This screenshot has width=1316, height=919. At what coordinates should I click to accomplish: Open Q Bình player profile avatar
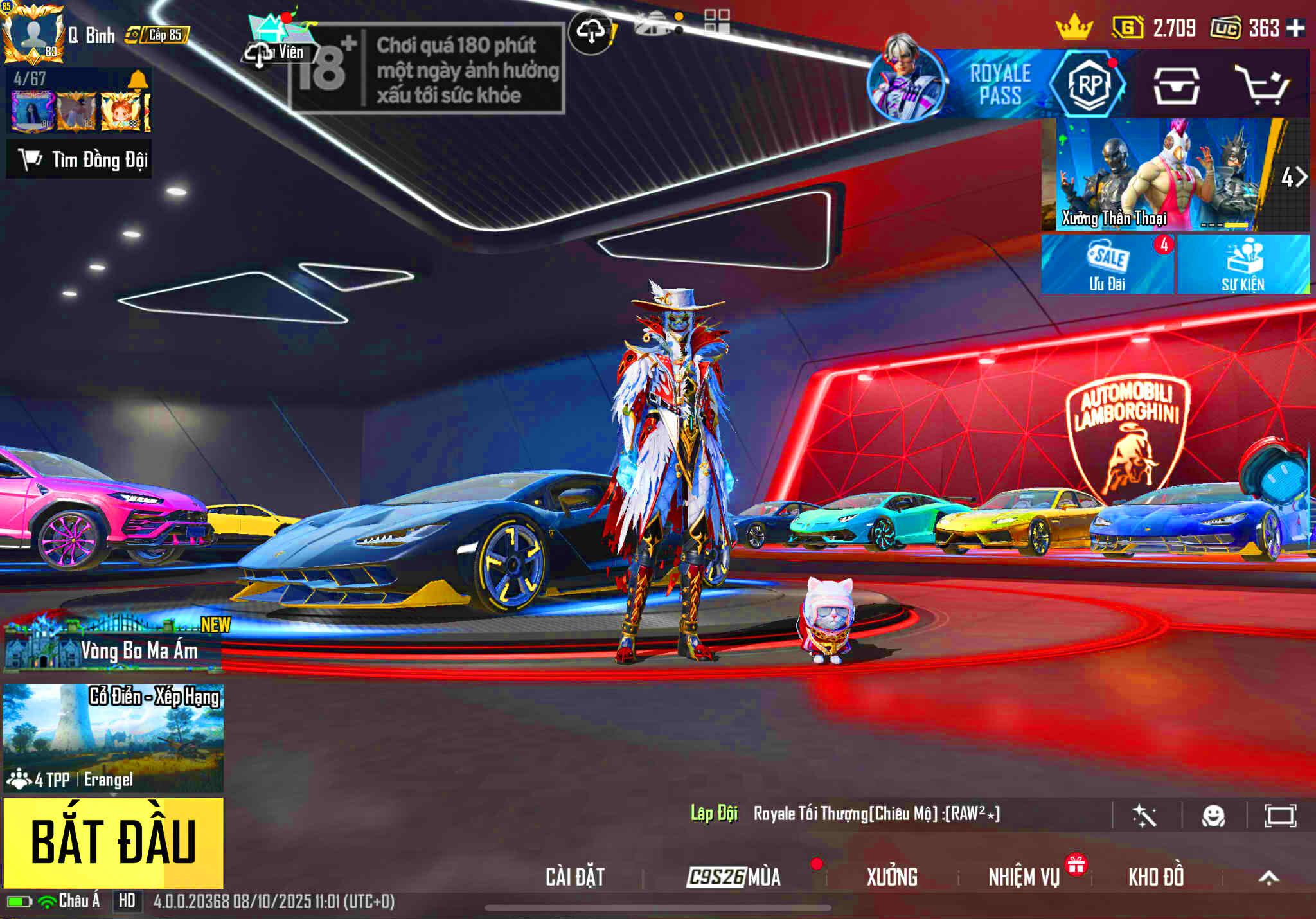(x=32, y=33)
